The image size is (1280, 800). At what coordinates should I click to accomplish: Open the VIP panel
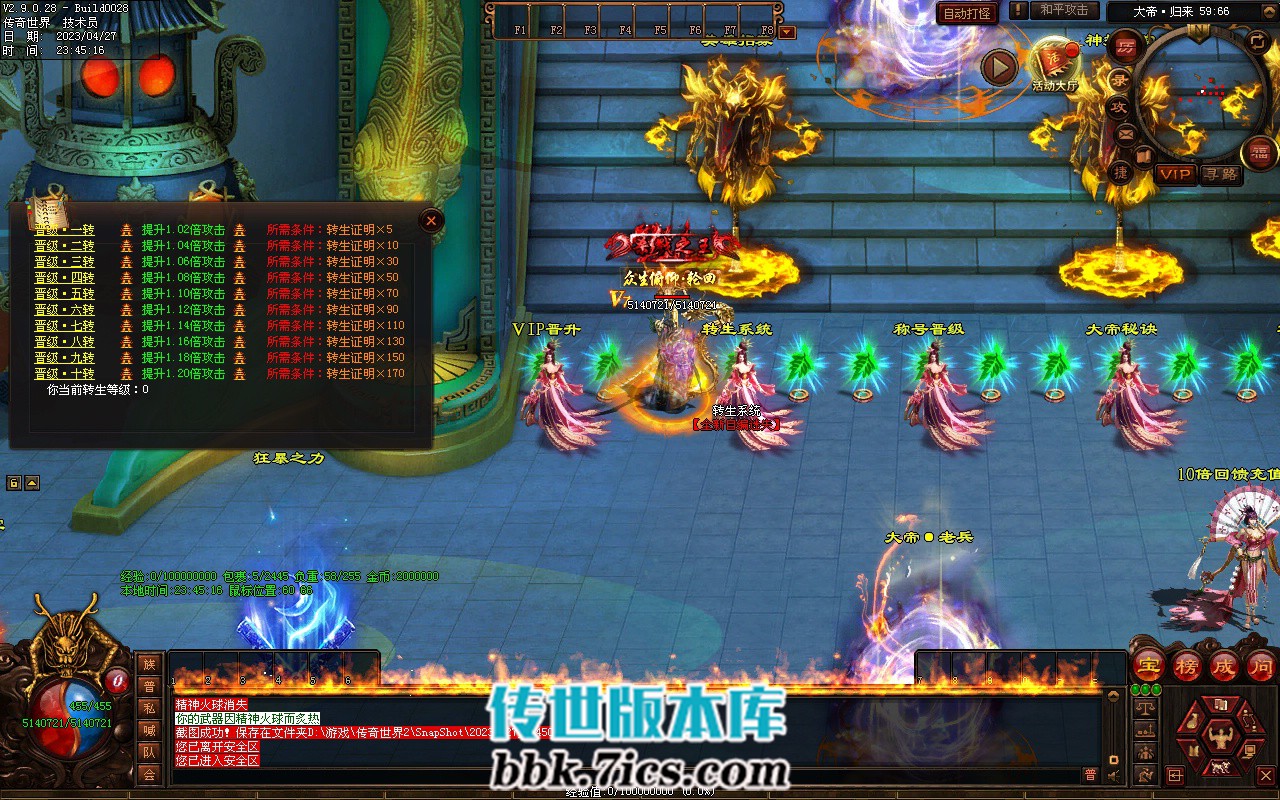point(1175,174)
